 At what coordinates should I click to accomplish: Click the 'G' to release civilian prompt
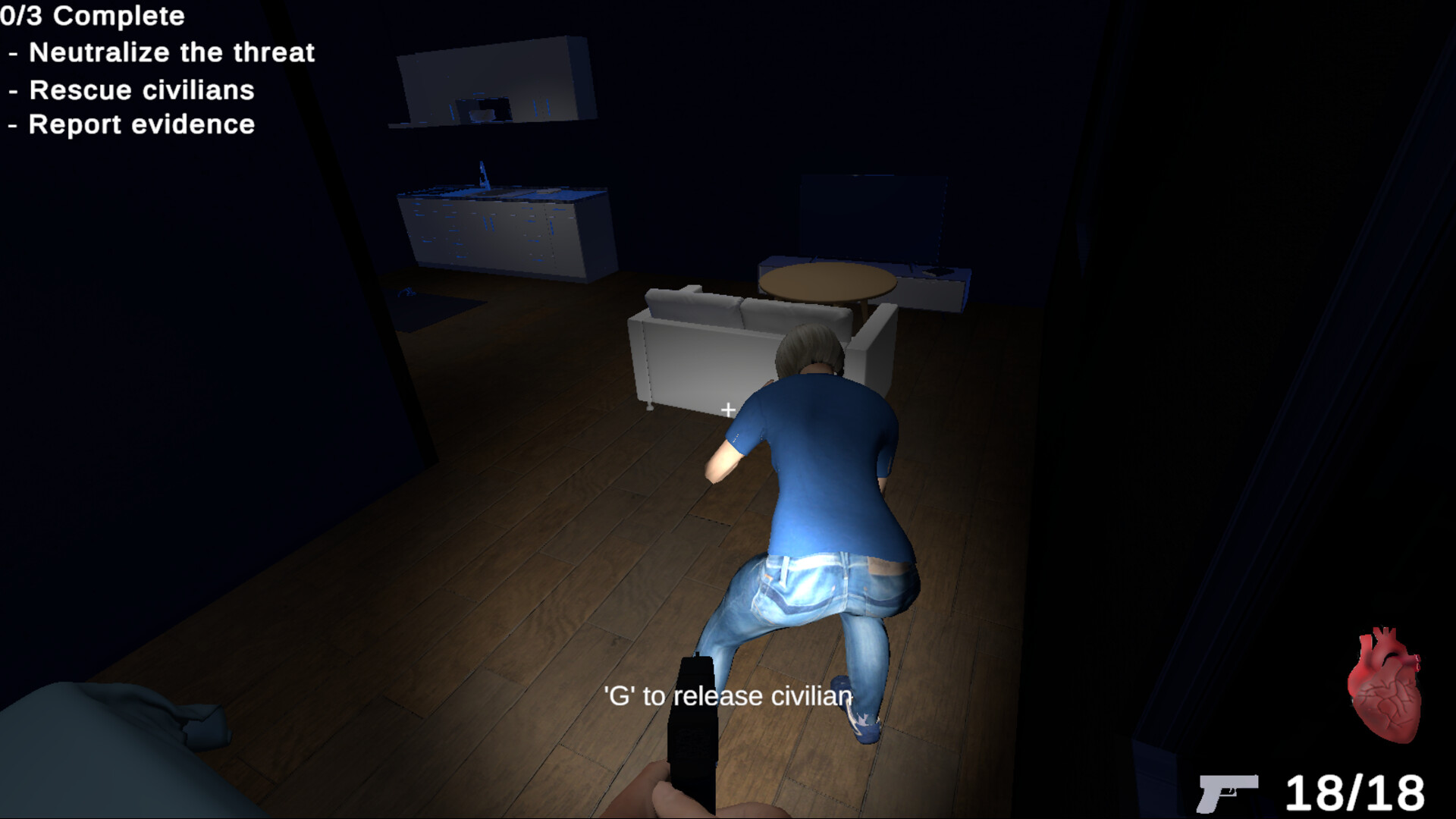click(726, 694)
